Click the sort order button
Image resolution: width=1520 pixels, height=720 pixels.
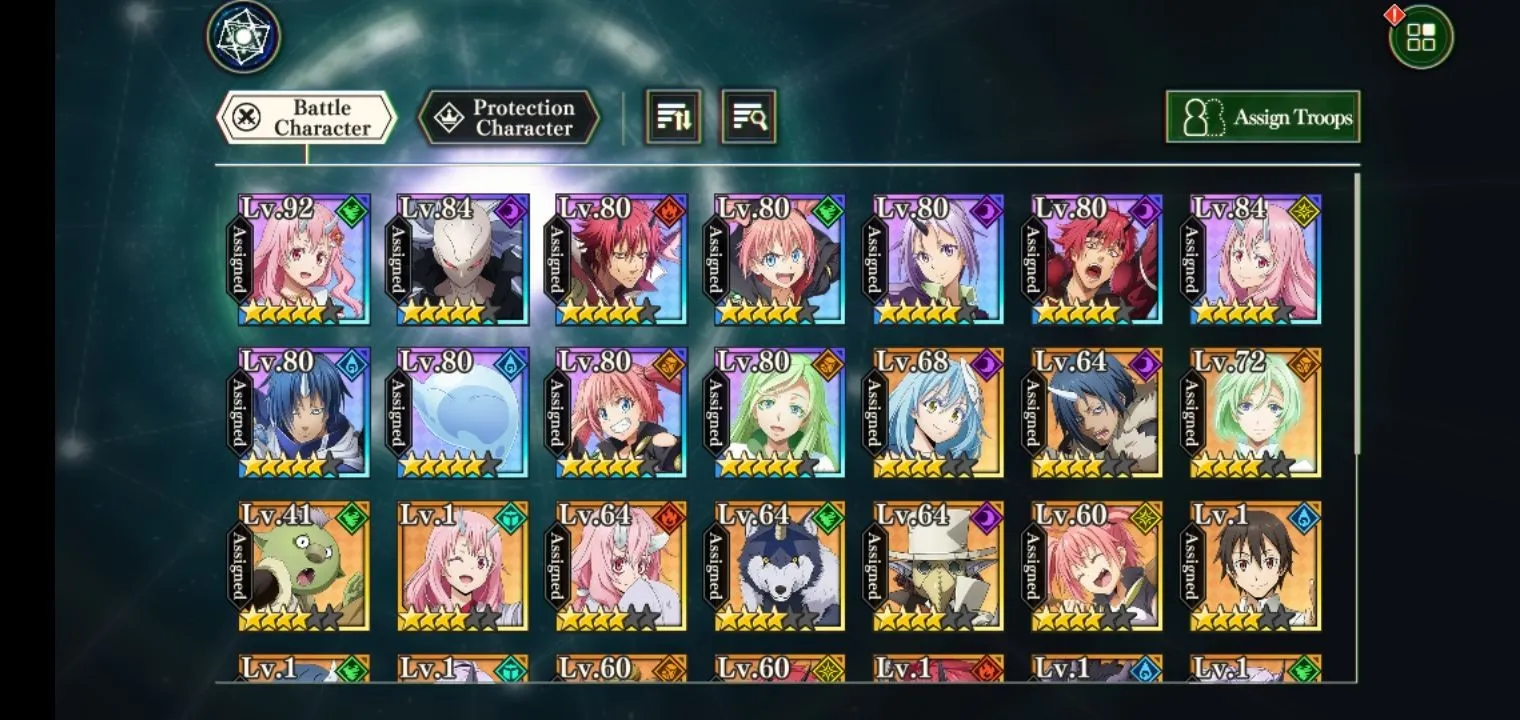[x=673, y=117]
